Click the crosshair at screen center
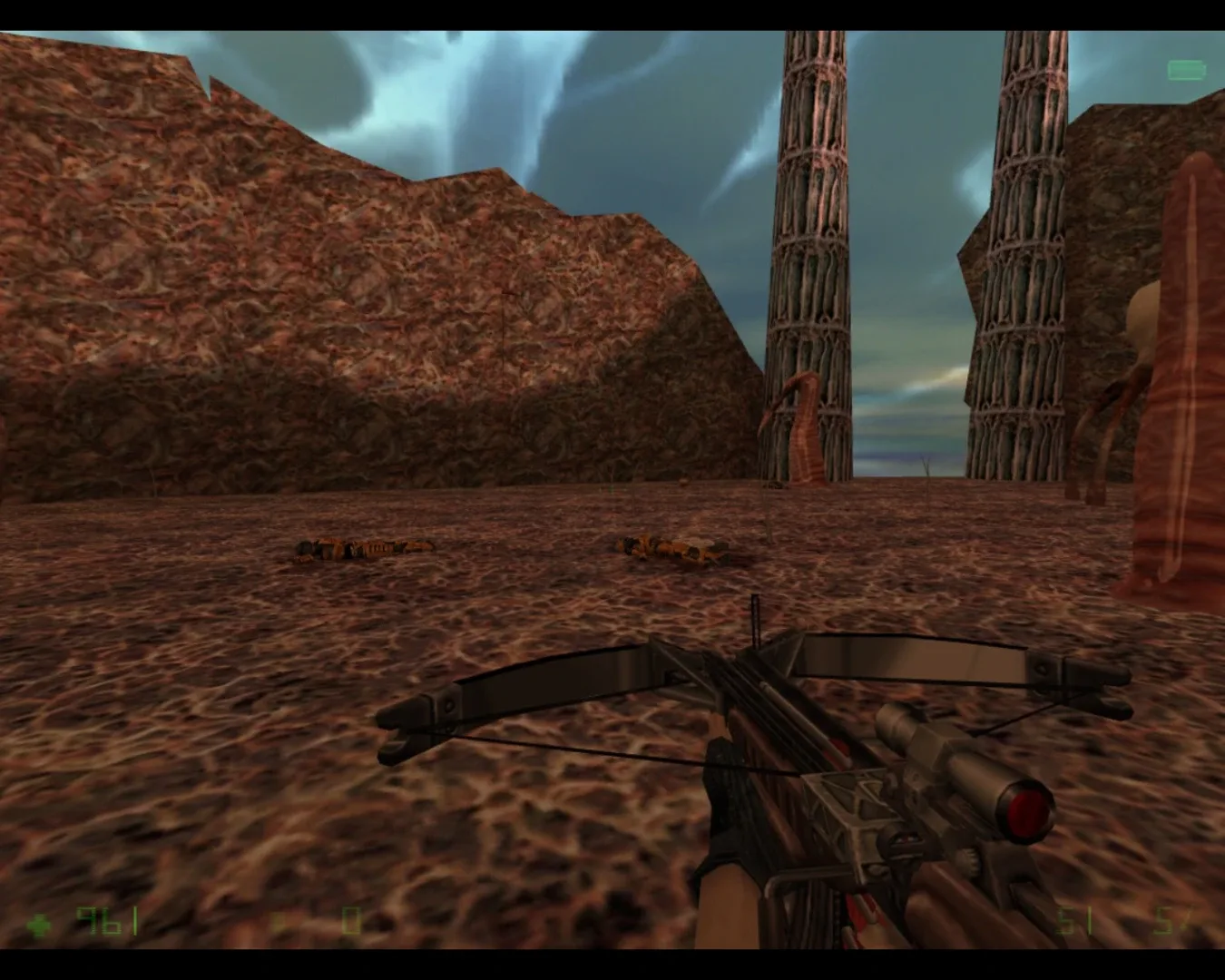Screen dimensions: 1225x980 click(x=612, y=490)
